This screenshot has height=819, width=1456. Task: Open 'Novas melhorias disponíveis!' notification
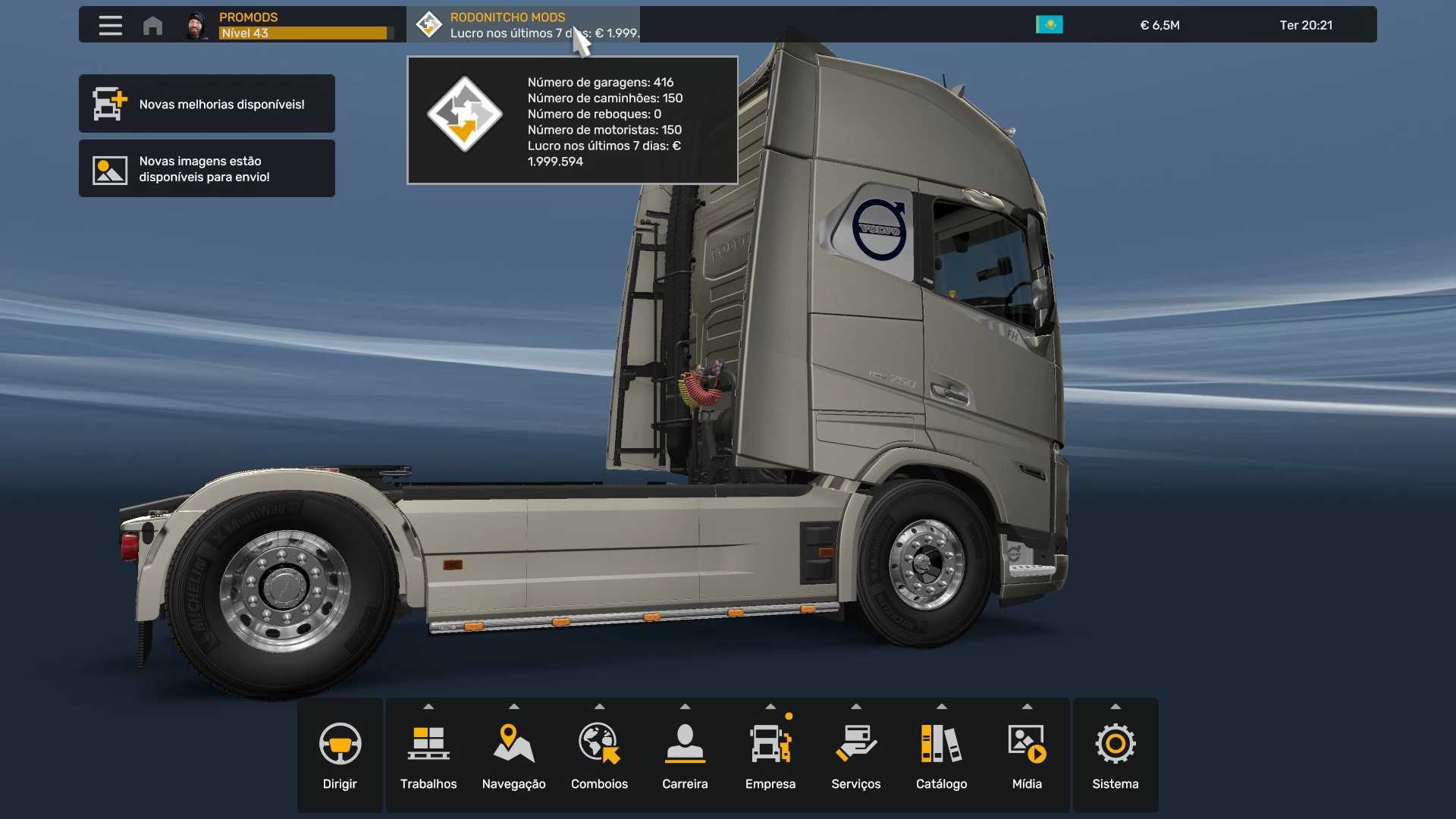click(x=206, y=104)
